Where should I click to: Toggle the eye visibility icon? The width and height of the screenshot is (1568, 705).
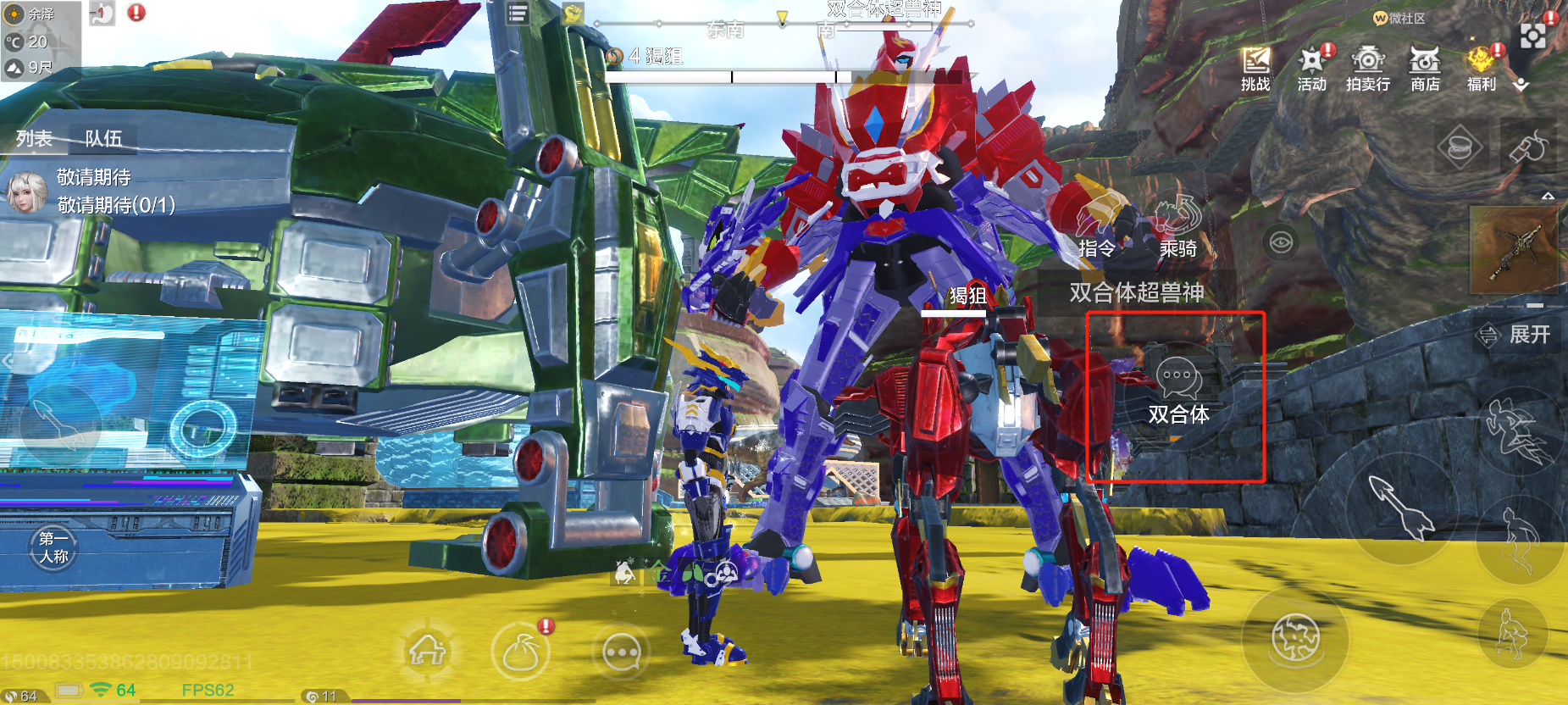pos(1281,243)
